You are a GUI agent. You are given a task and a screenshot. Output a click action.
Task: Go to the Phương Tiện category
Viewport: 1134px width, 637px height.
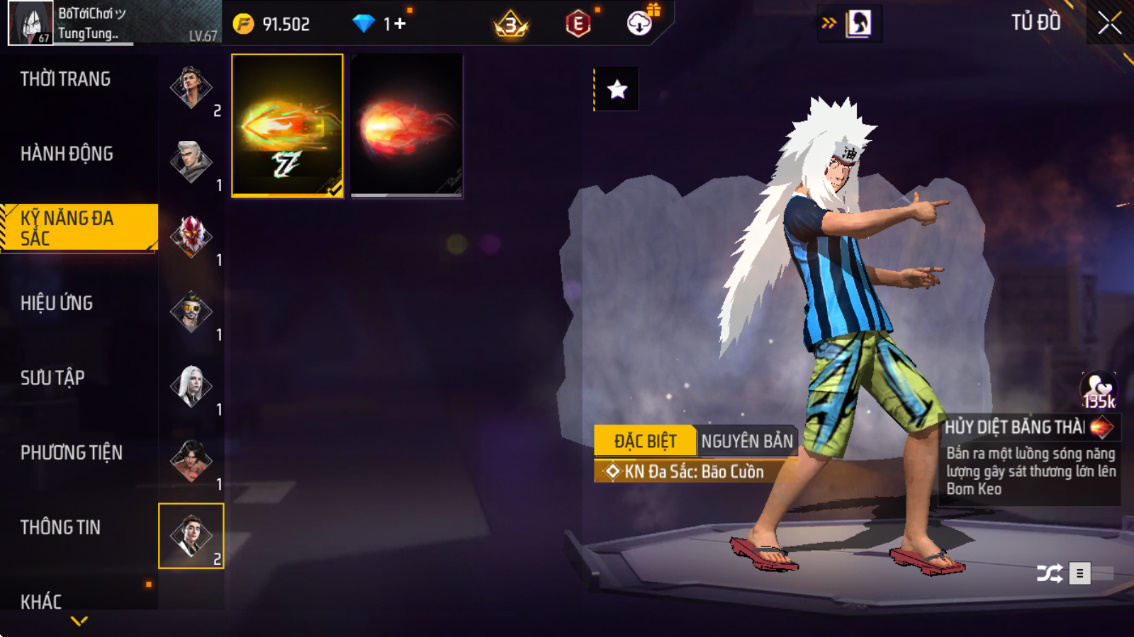(72, 453)
